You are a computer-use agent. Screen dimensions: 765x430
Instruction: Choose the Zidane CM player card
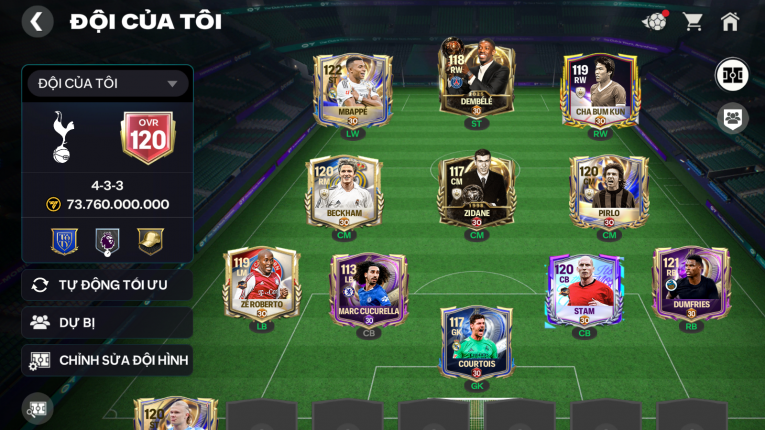tap(477, 190)
